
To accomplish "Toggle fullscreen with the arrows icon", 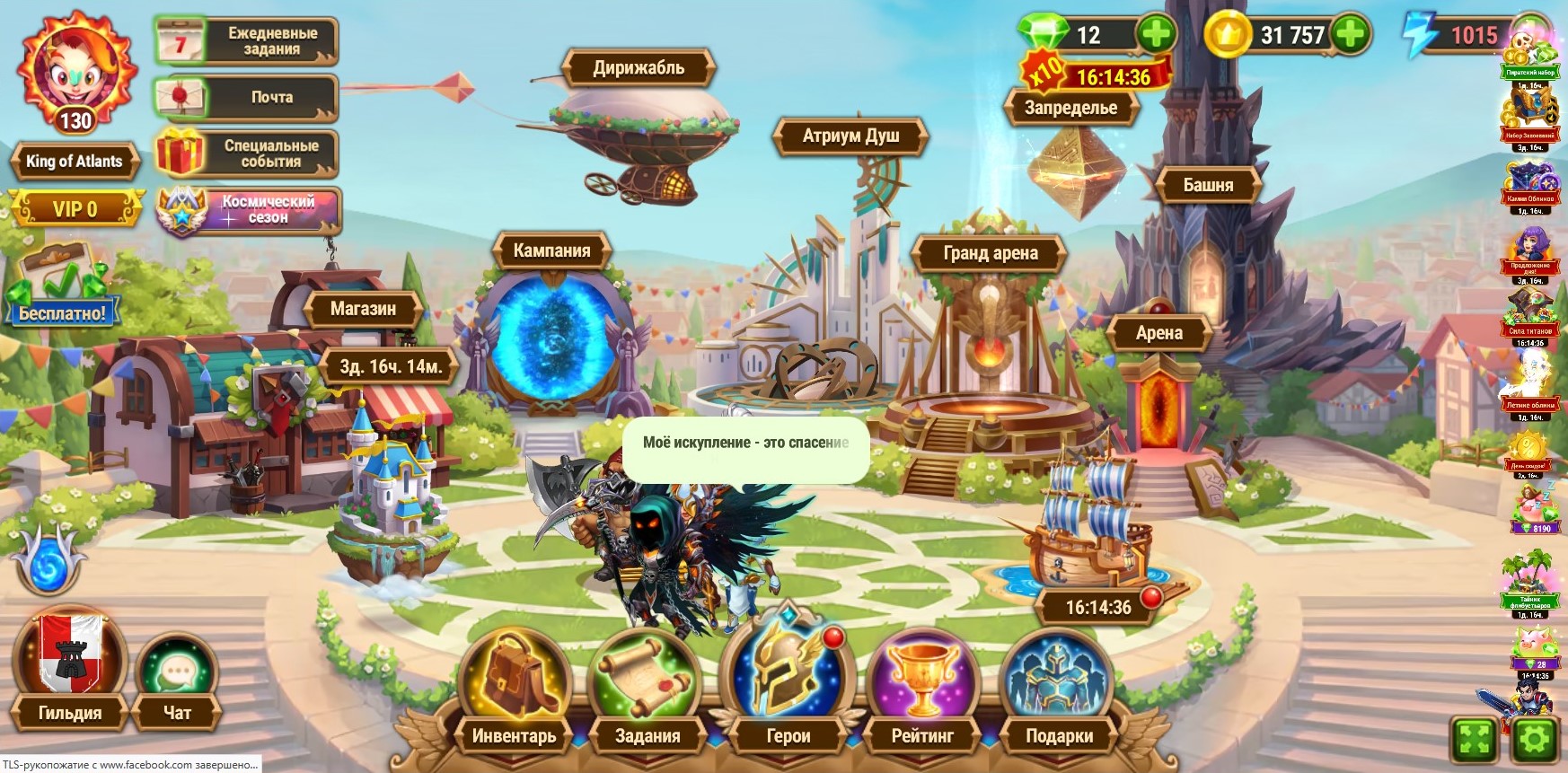I will pos(1475,740).
